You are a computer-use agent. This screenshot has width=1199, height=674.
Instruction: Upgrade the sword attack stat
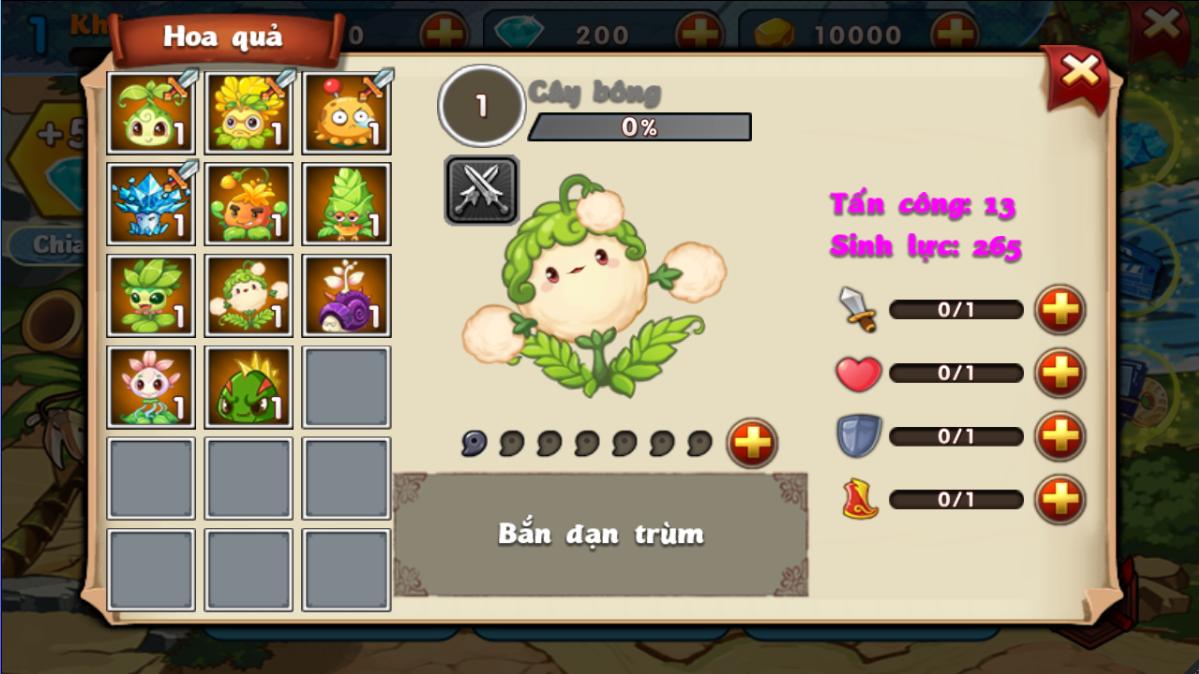[1060, 310]
